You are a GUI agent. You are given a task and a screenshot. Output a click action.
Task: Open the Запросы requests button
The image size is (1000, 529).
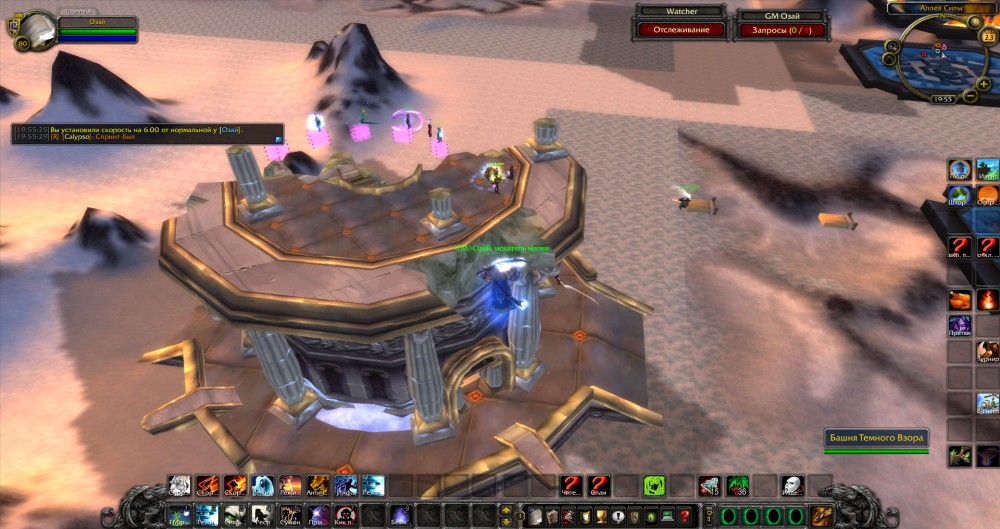pyautogui.click(x=781, y=30)
